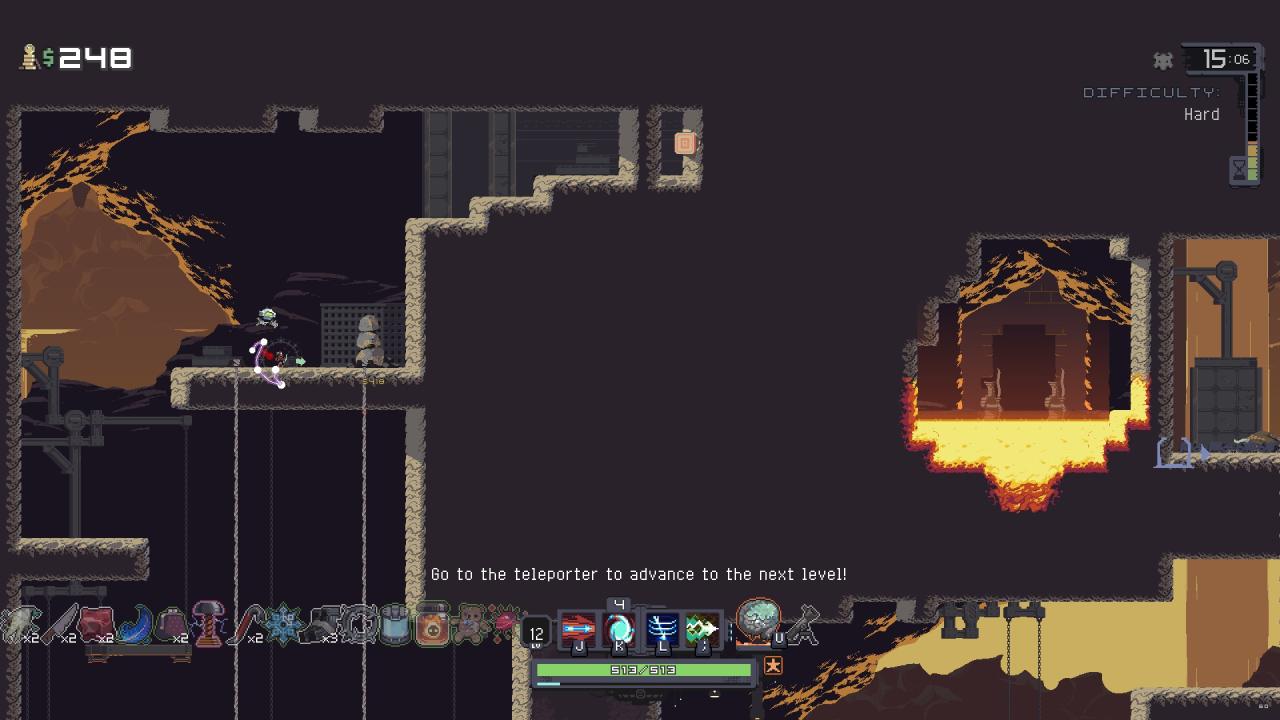Screen dimensions: 1280x720
Task: Choose the blue feather item icon
Action: click(135, 625)
